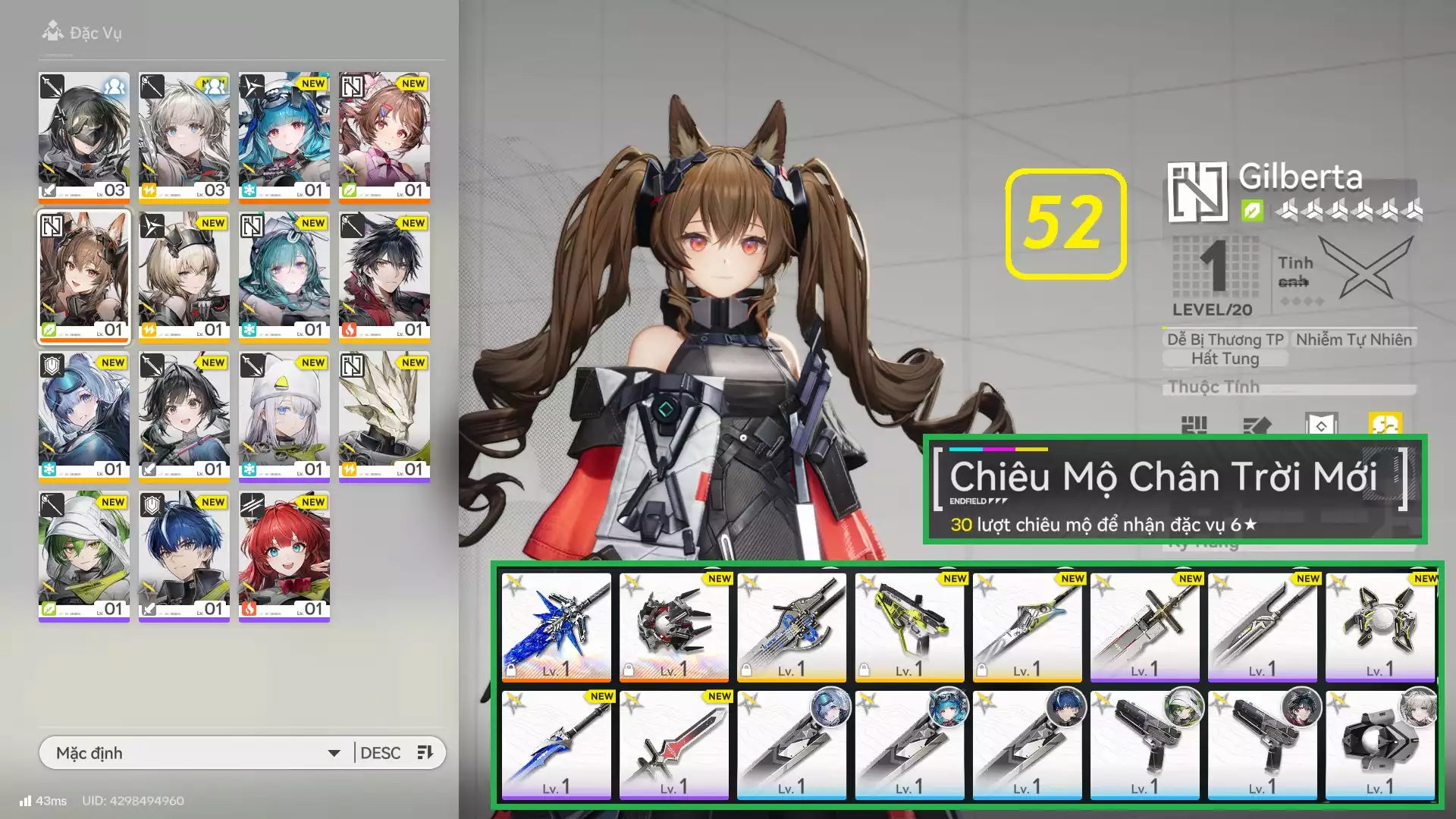Click the slashing attack attribute icon
This screenshot has height=819, width=1456.
[x=1259, y=423]
